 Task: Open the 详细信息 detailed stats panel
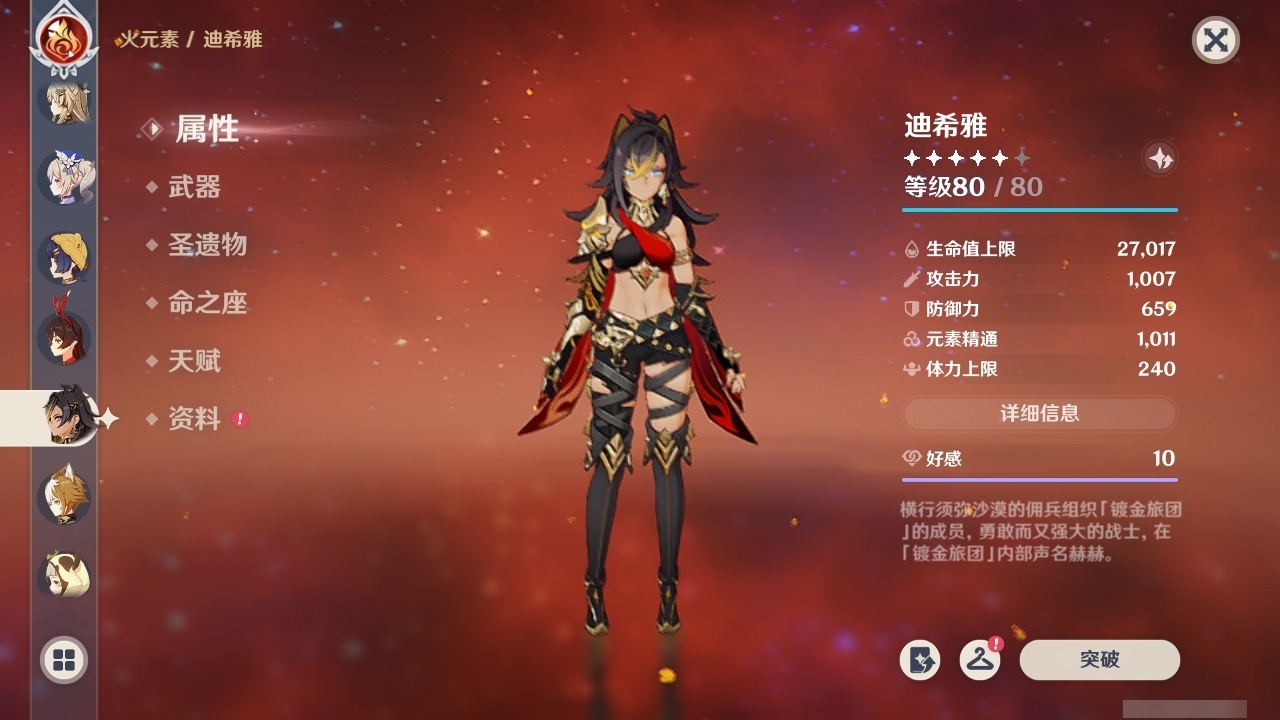(1040, 414)
